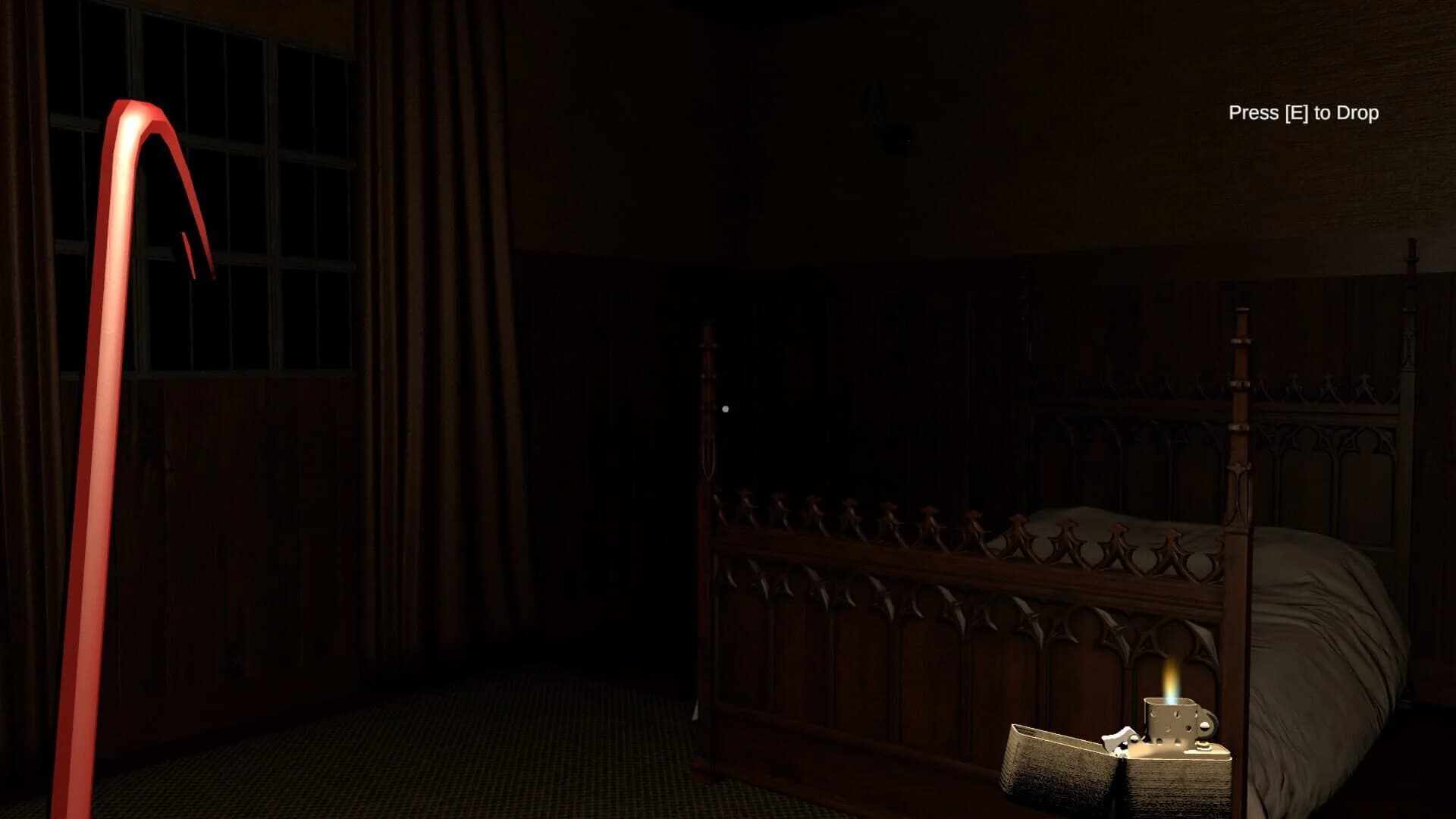Viewport: 1456px width, 819px height.
Task: Click the lighter's flame
Action: [x=1169, y=682]
